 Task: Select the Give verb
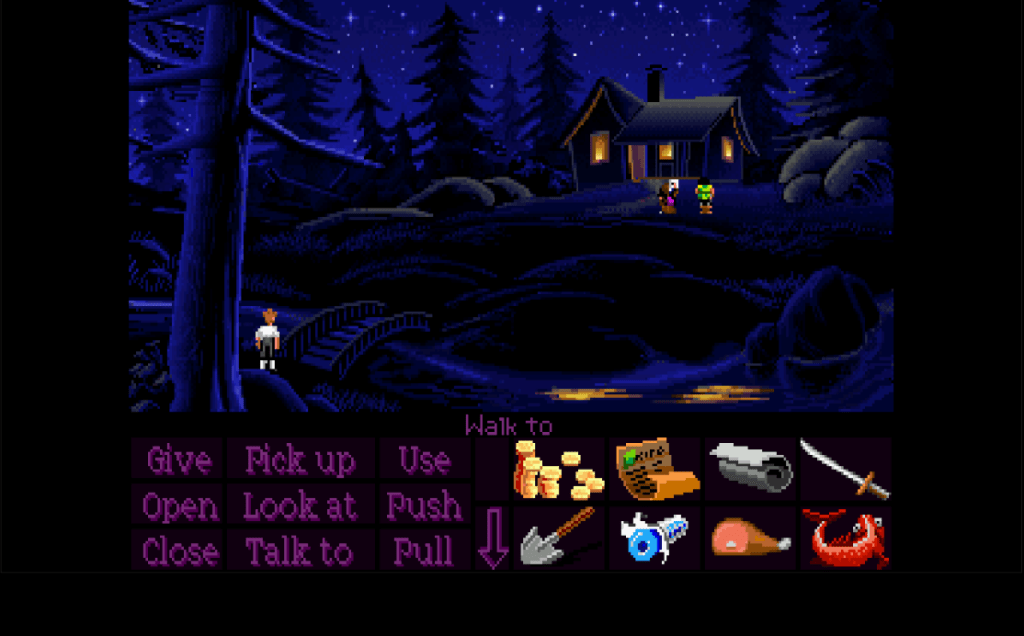179,460
